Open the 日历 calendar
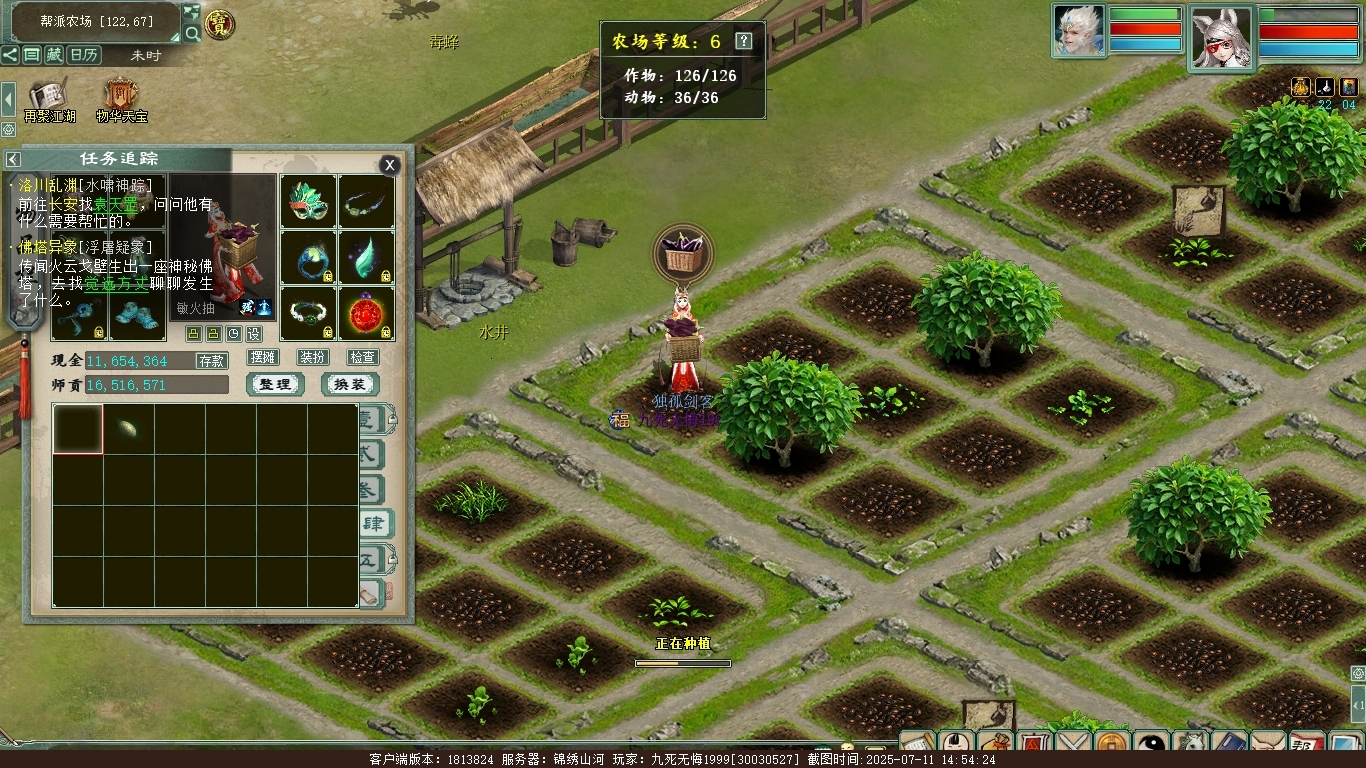1366x768 pixels. (84, 55)
